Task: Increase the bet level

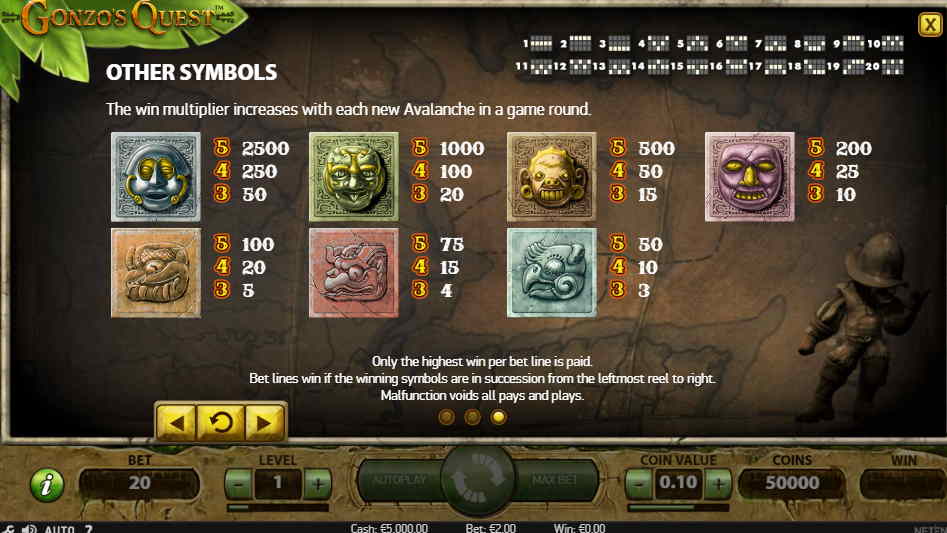Action: pos(317,483)
